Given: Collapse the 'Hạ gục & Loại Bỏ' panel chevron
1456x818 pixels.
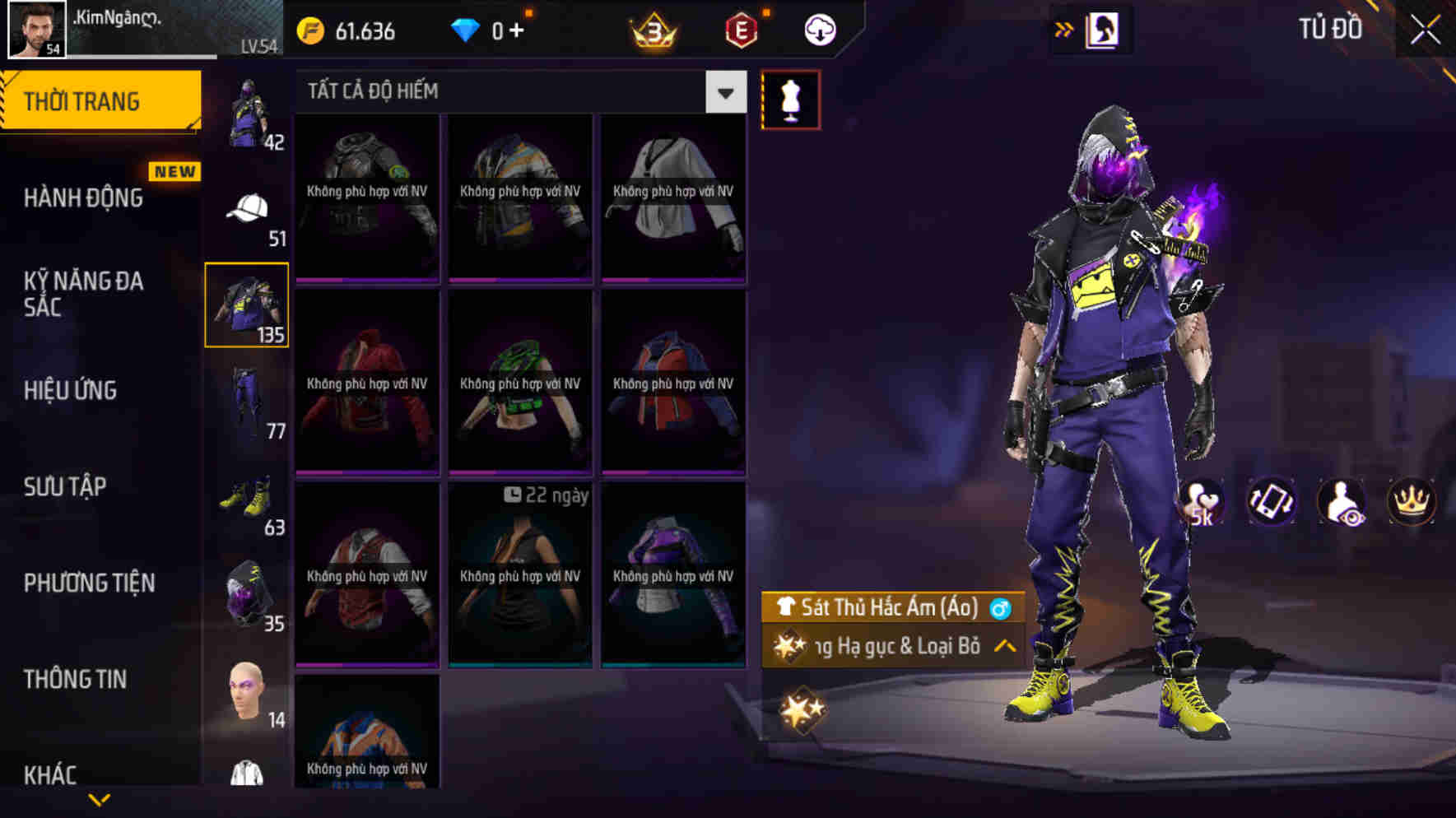Looking at the screenshot, I should point(1003,646).
